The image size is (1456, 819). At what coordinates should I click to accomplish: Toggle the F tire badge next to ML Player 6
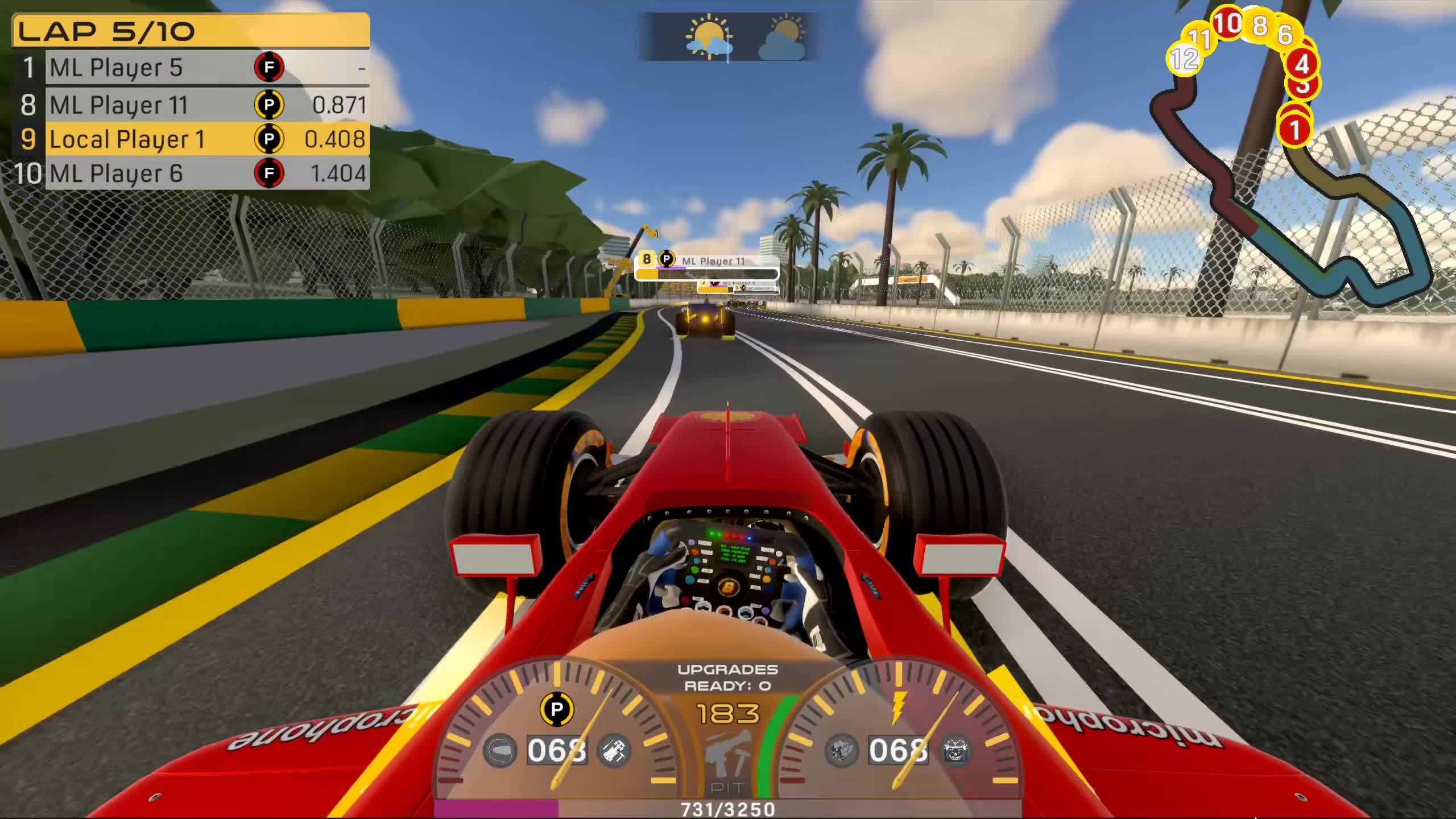(x=268, y=175)
